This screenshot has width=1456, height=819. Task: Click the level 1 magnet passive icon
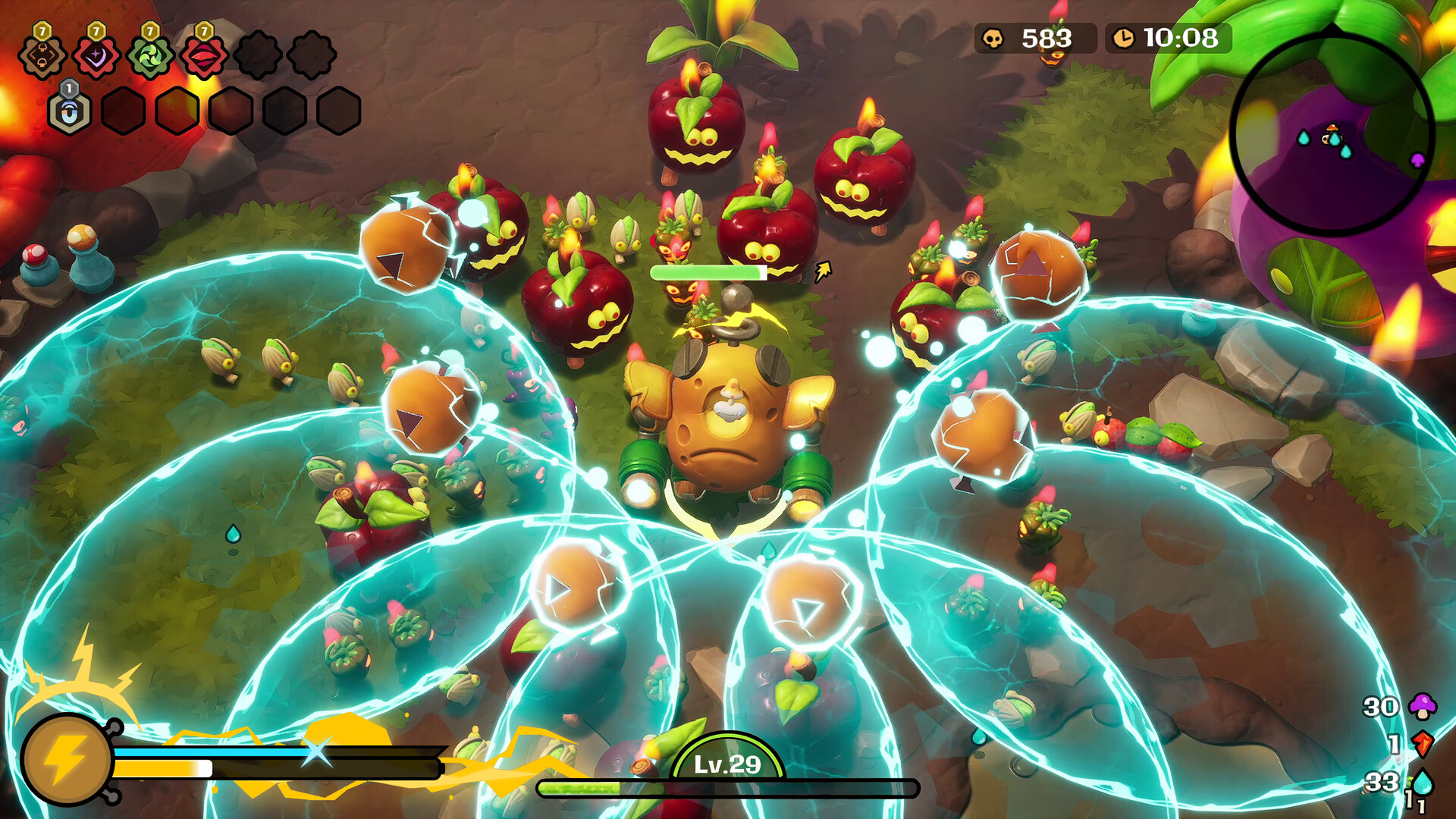69,112
